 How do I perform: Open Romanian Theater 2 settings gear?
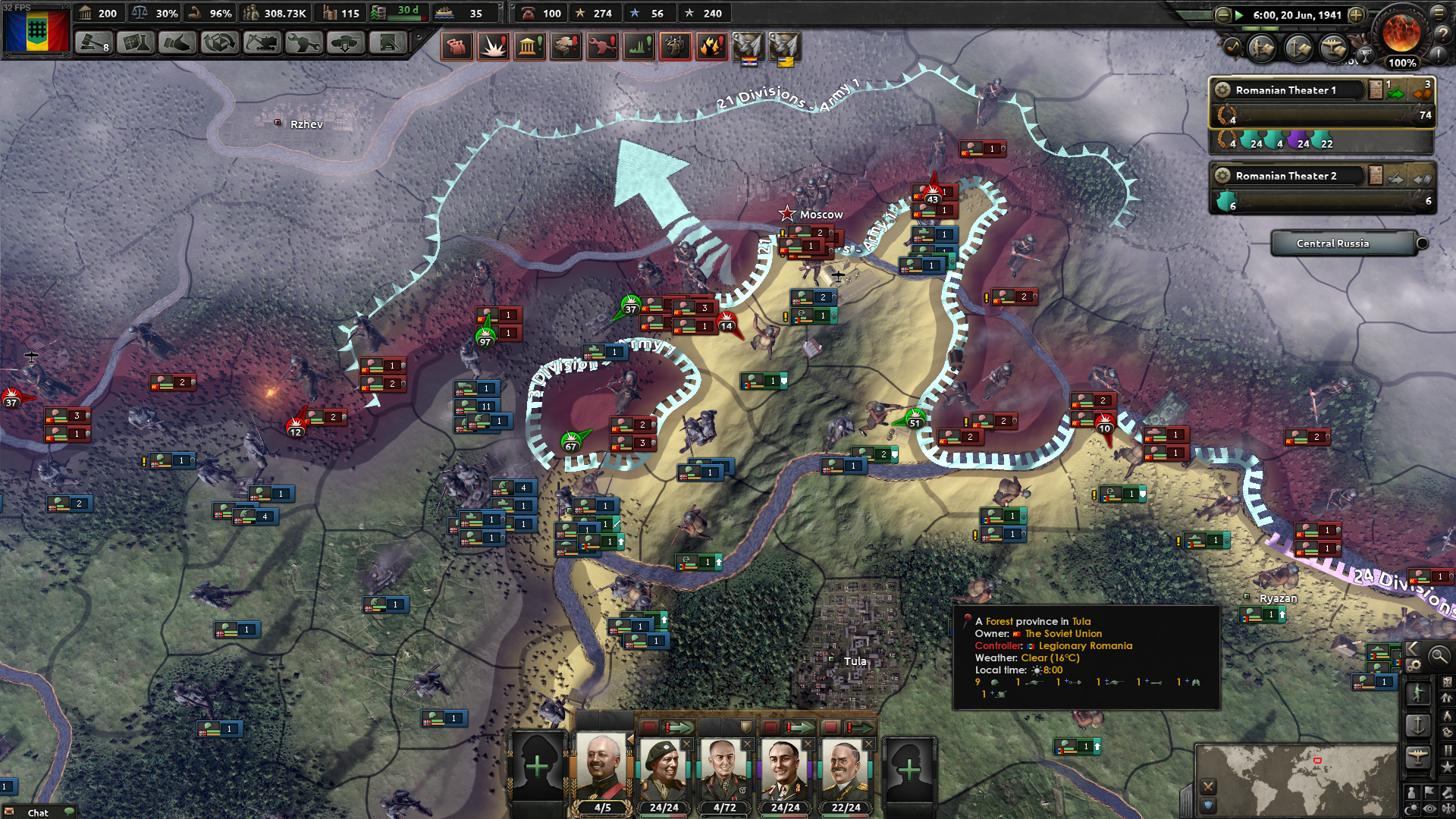click(x=1222, y=176)
